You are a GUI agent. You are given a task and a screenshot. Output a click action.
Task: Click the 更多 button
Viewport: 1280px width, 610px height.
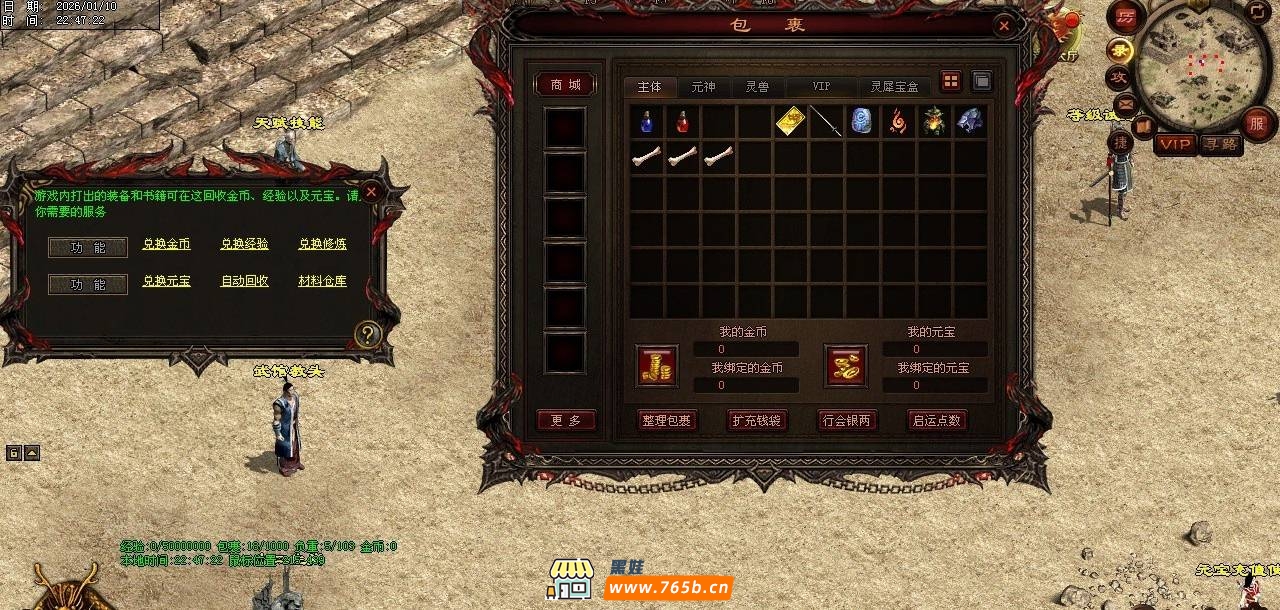(566, 421)
